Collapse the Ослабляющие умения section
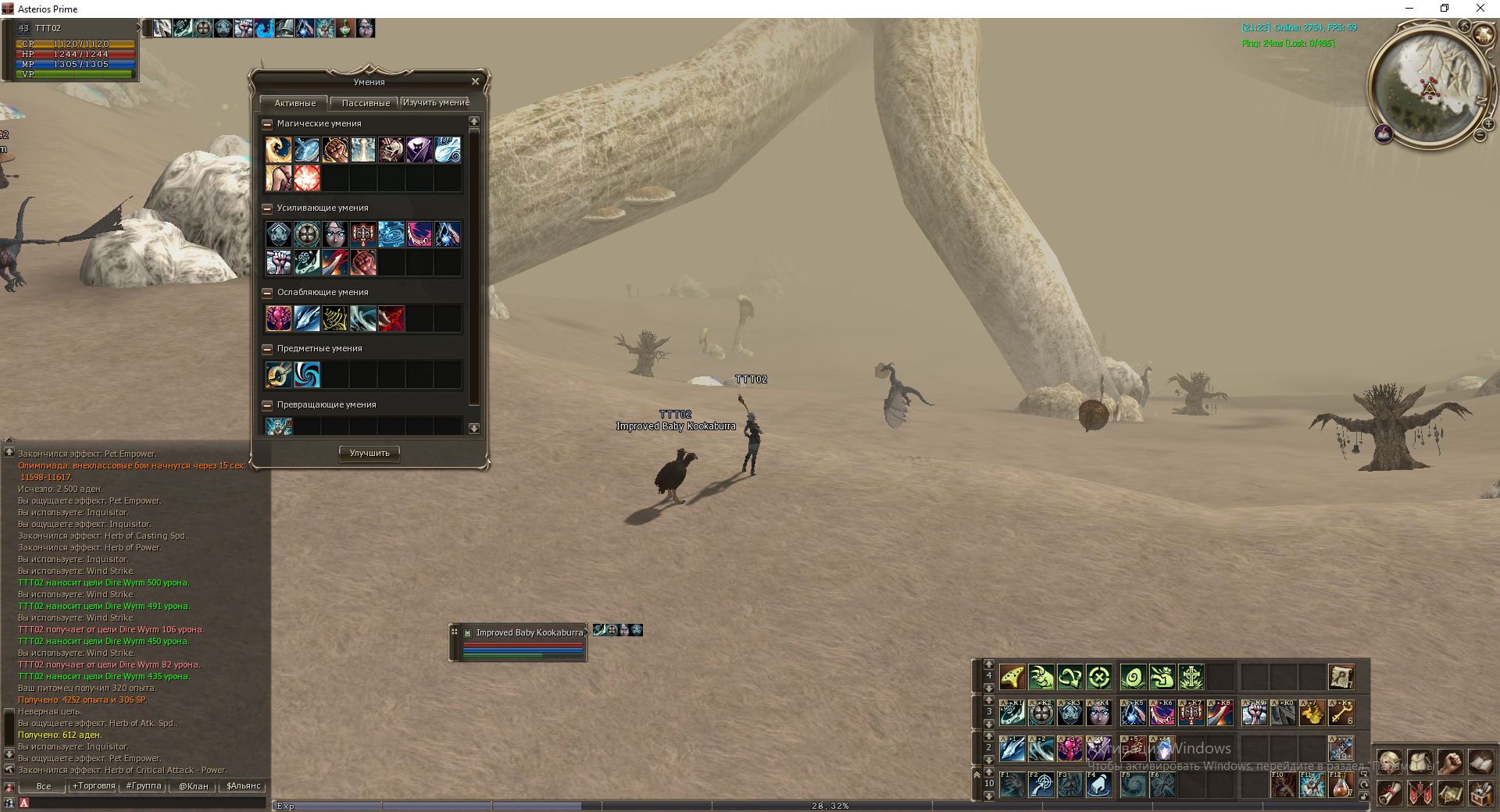1500x812 pixels. 267,293
